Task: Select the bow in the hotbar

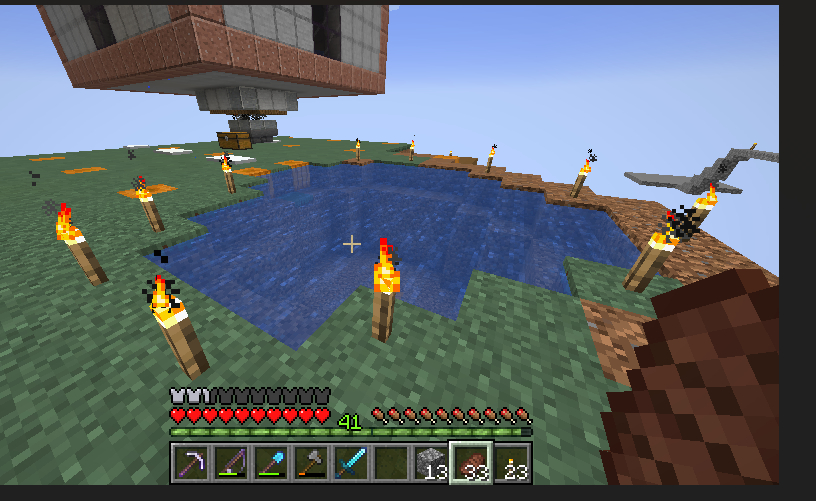Action: 230,463
